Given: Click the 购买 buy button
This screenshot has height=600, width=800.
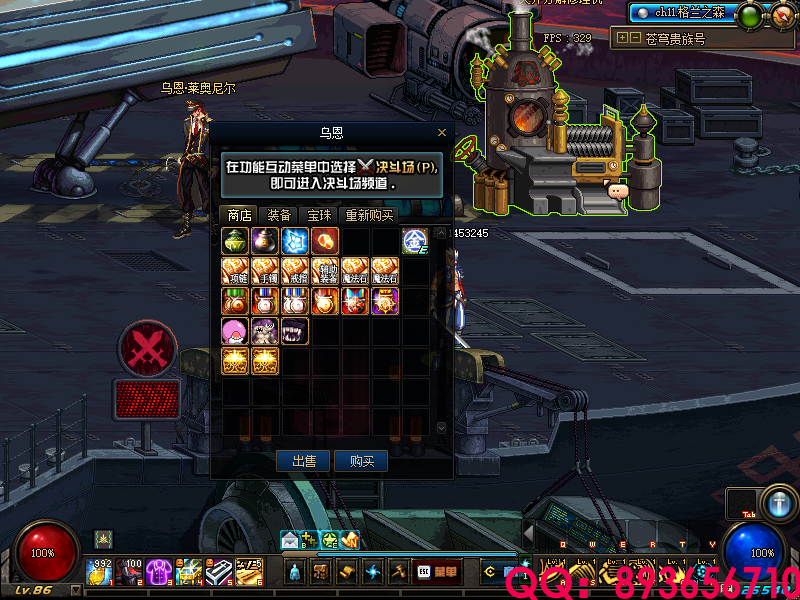Looking at the screenshot, I should 361,461.
